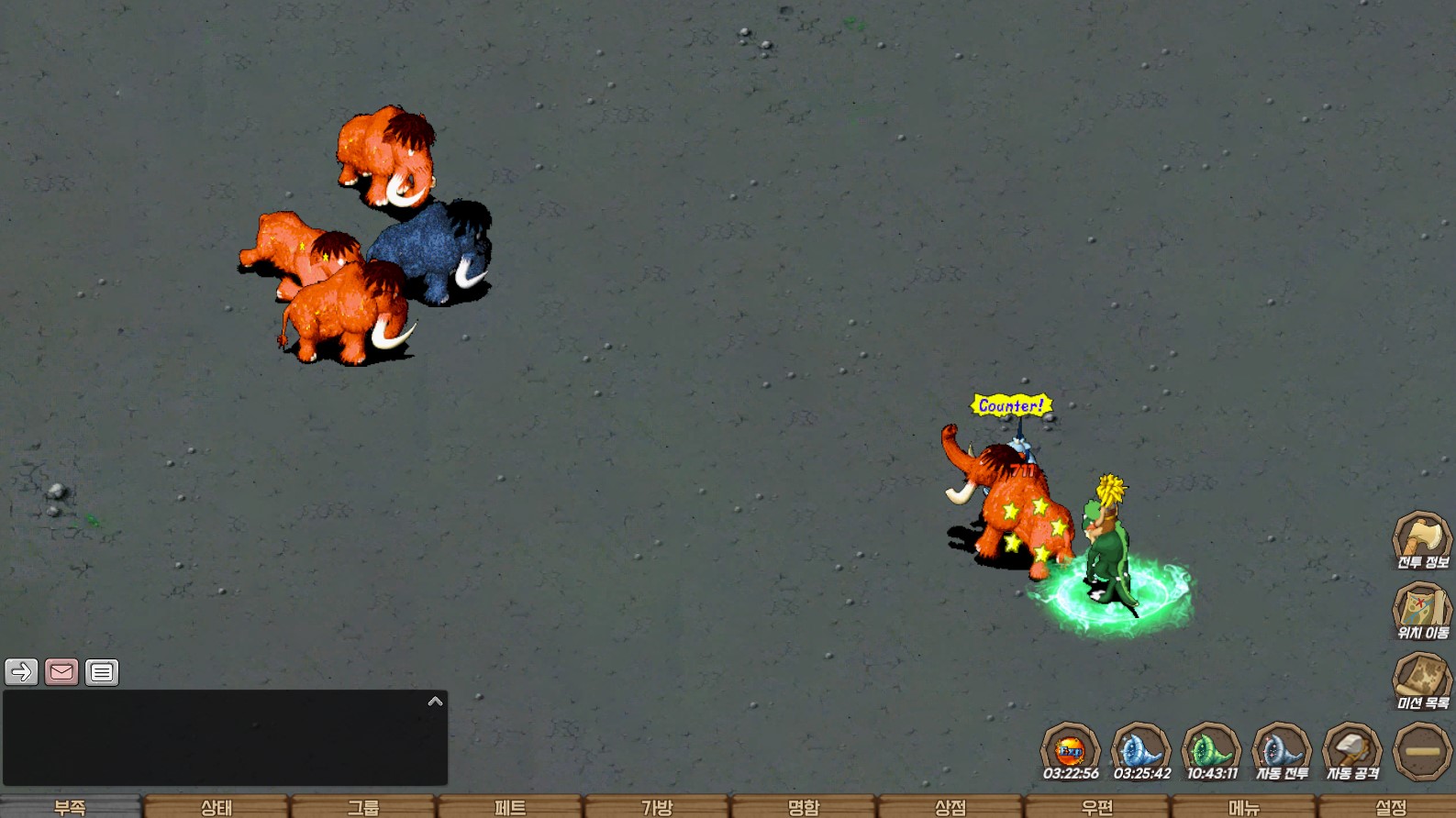Open the 상태 (status) menu
The height and width of the screenshot is (818, 1456).
(x=217, y=807)
